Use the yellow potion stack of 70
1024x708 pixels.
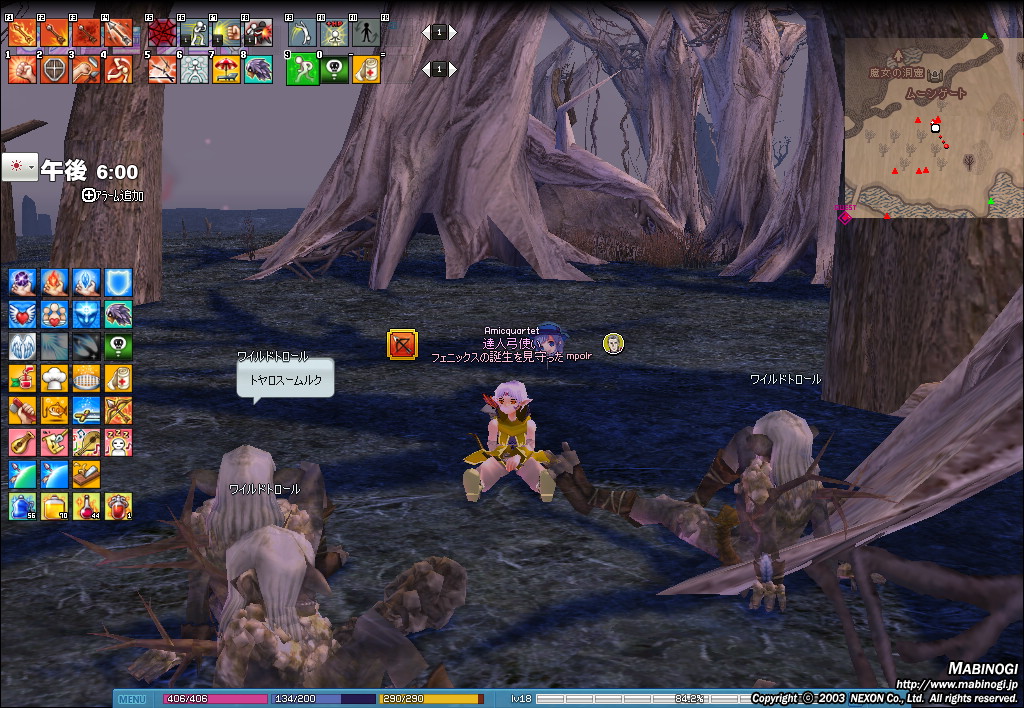(55, 506)
